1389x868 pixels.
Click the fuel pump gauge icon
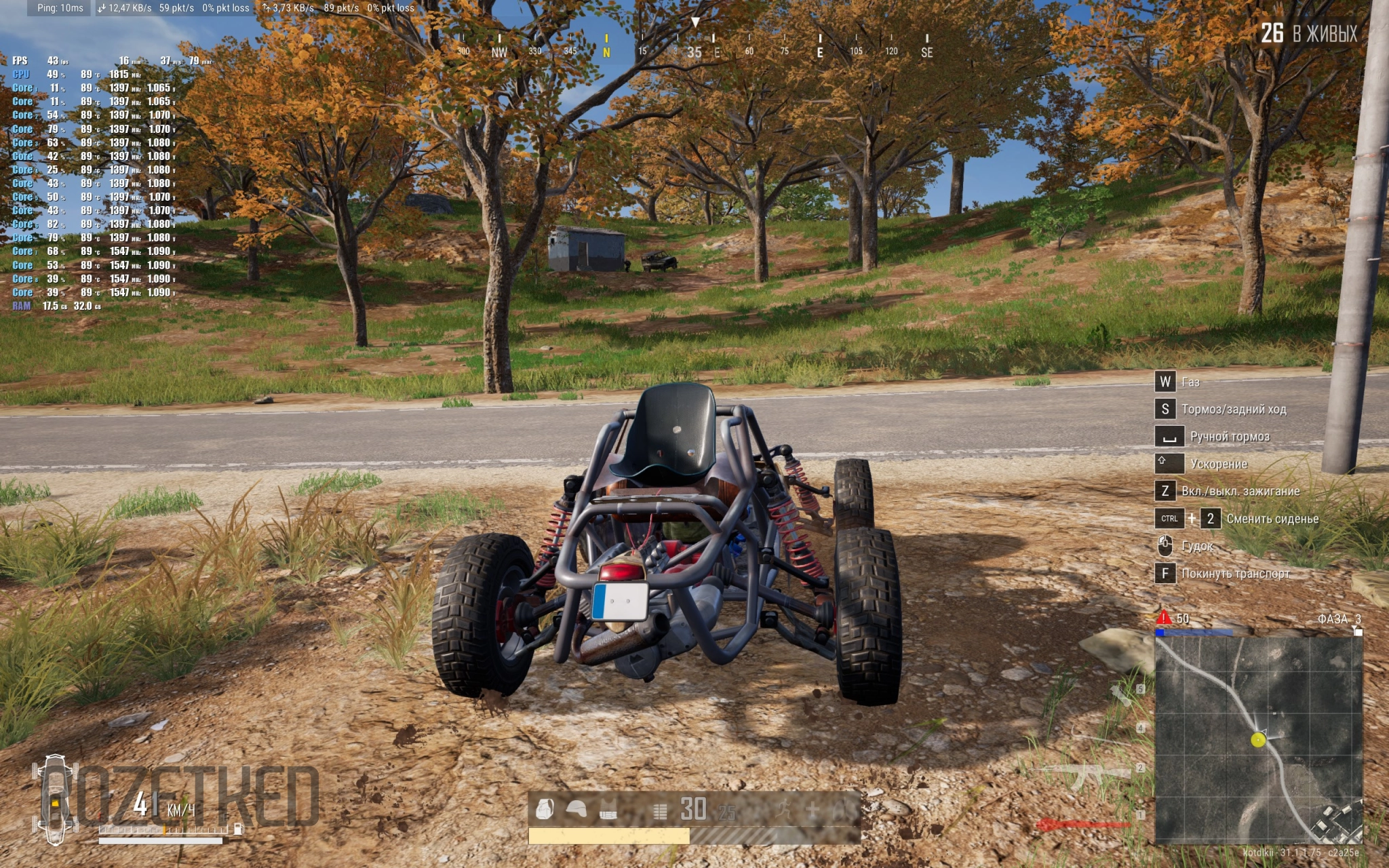tap(238, 828)
